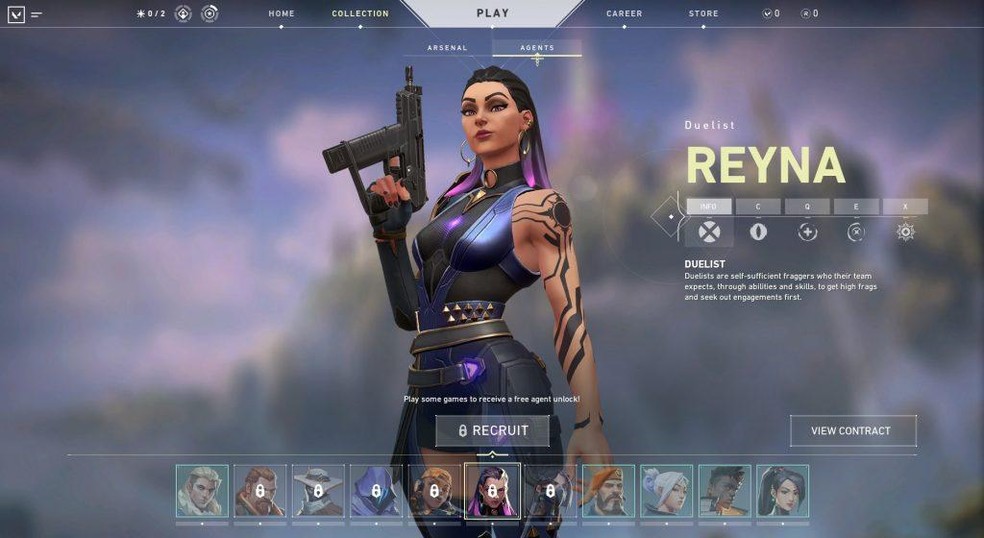Viewport: 984px width, 538px height.
Task: Choose Sage's agent portrait
Action: (782, 491)
